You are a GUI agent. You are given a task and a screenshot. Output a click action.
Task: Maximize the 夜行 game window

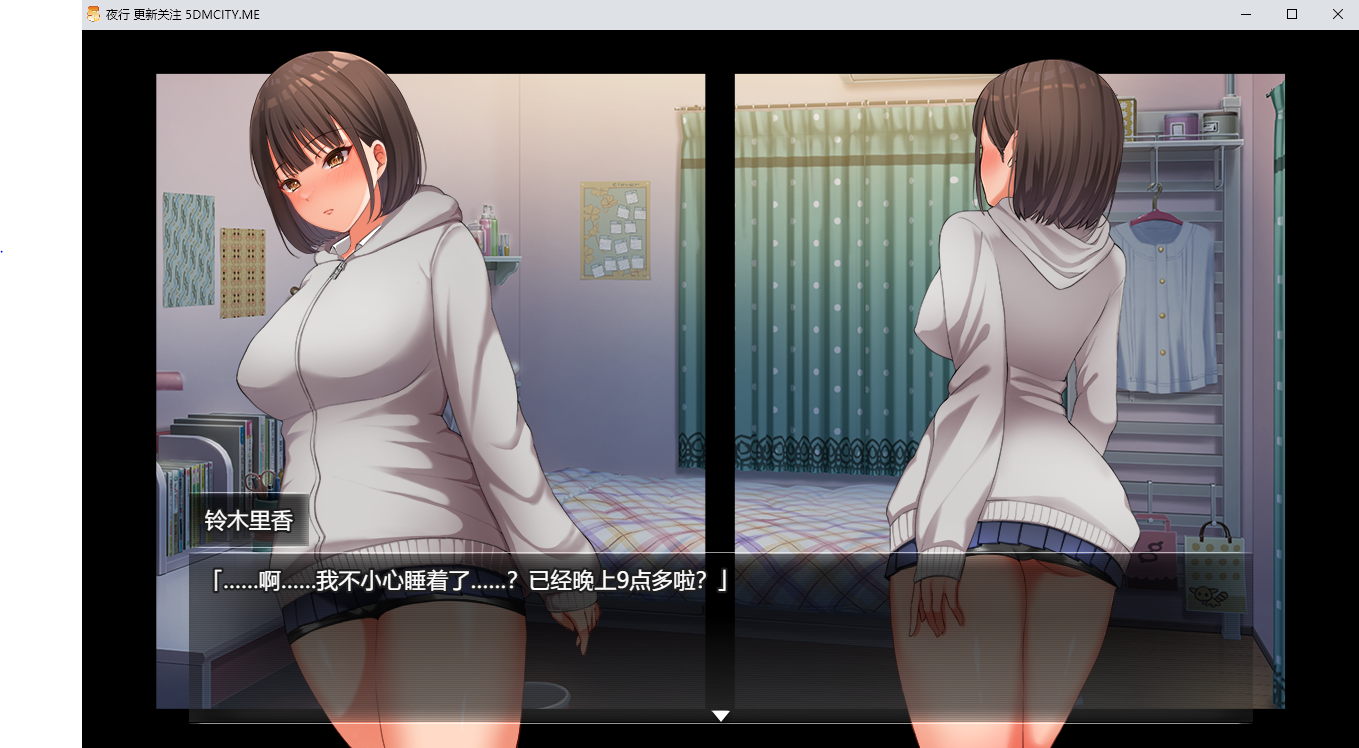click(x=1291, y=14)
